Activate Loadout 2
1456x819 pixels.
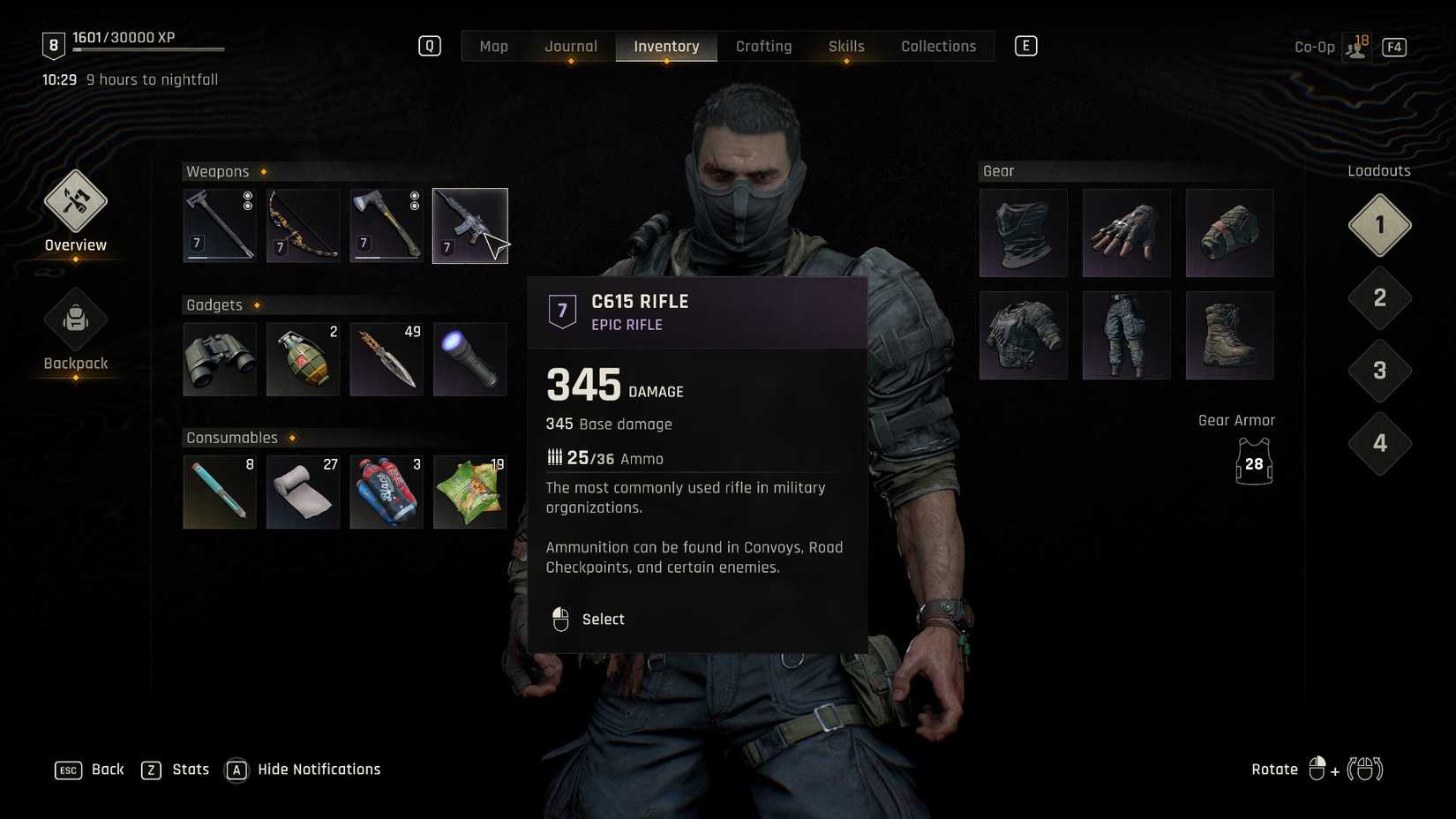pyautogui.click(x=1378, y=298)
